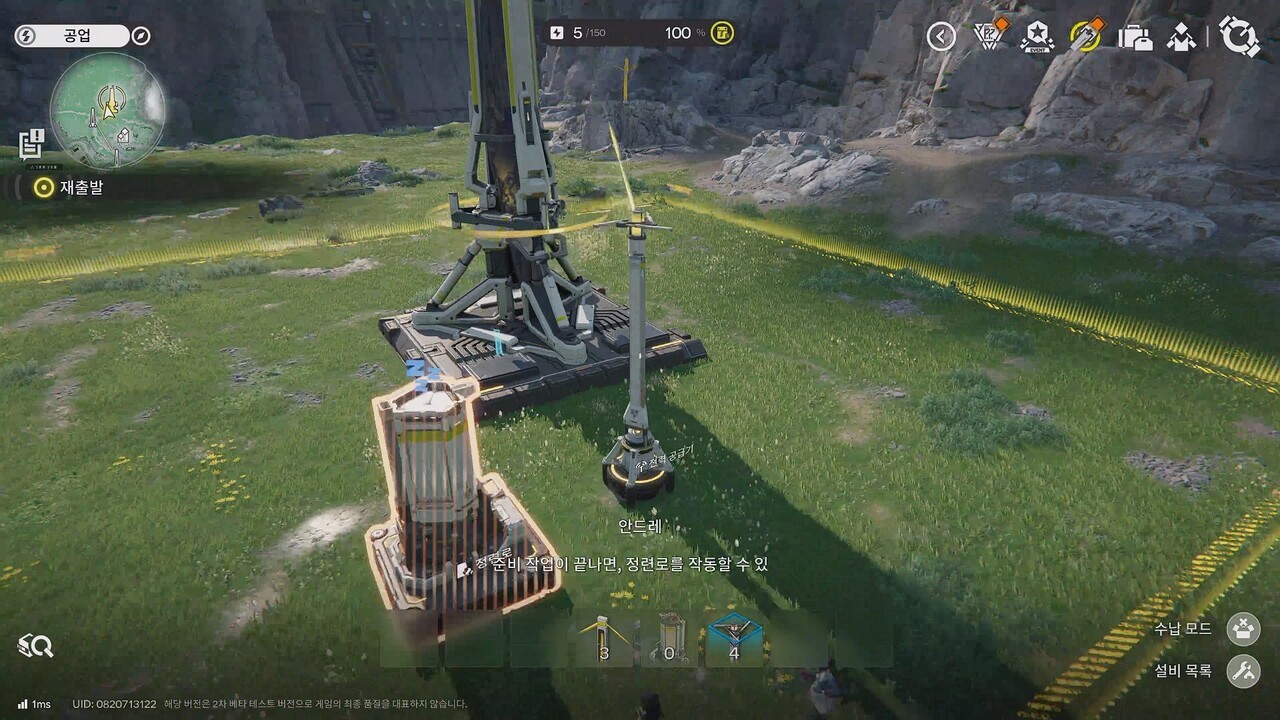Open the briefcase inventory icon
The width and height of the screenshot is (1280, 720).
[1135, 37]
